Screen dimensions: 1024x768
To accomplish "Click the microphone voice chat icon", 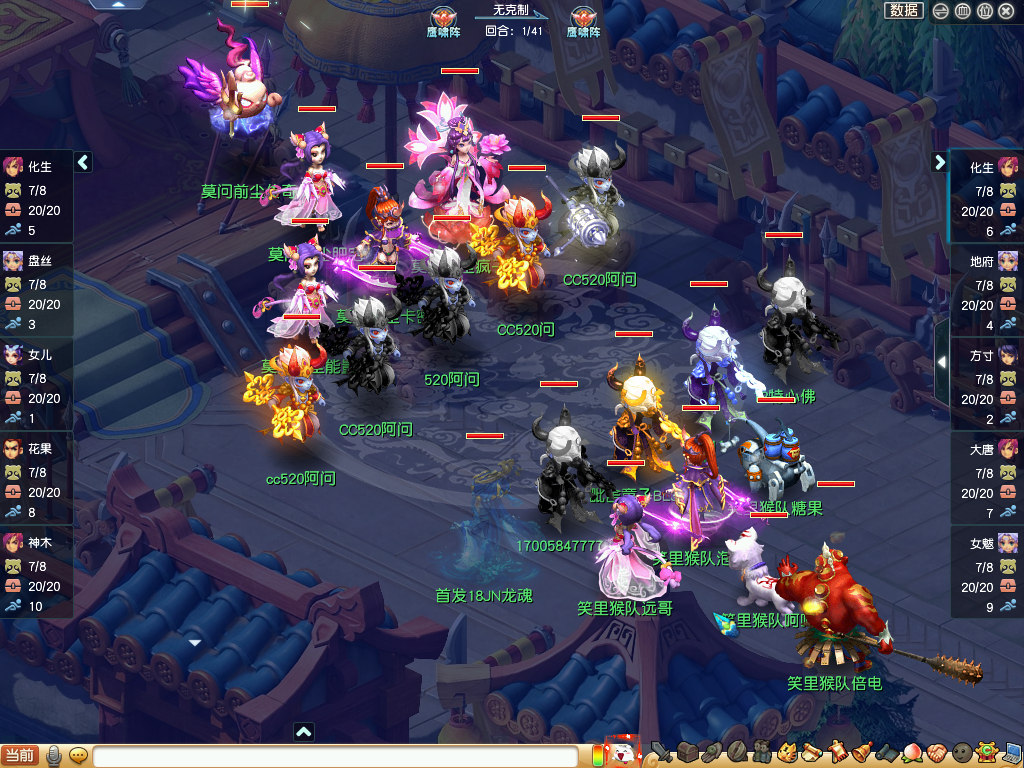I will [54, 756].
